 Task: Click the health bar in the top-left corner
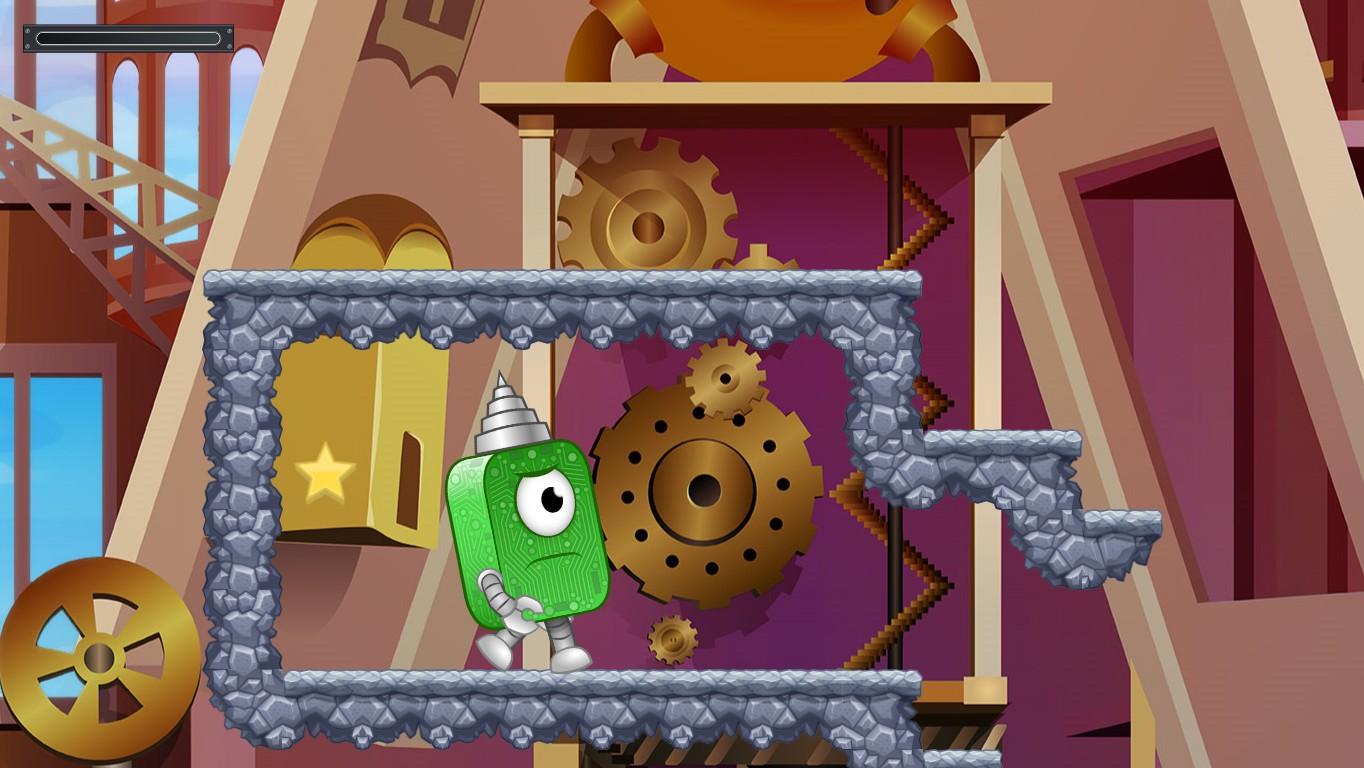point(128,38)
